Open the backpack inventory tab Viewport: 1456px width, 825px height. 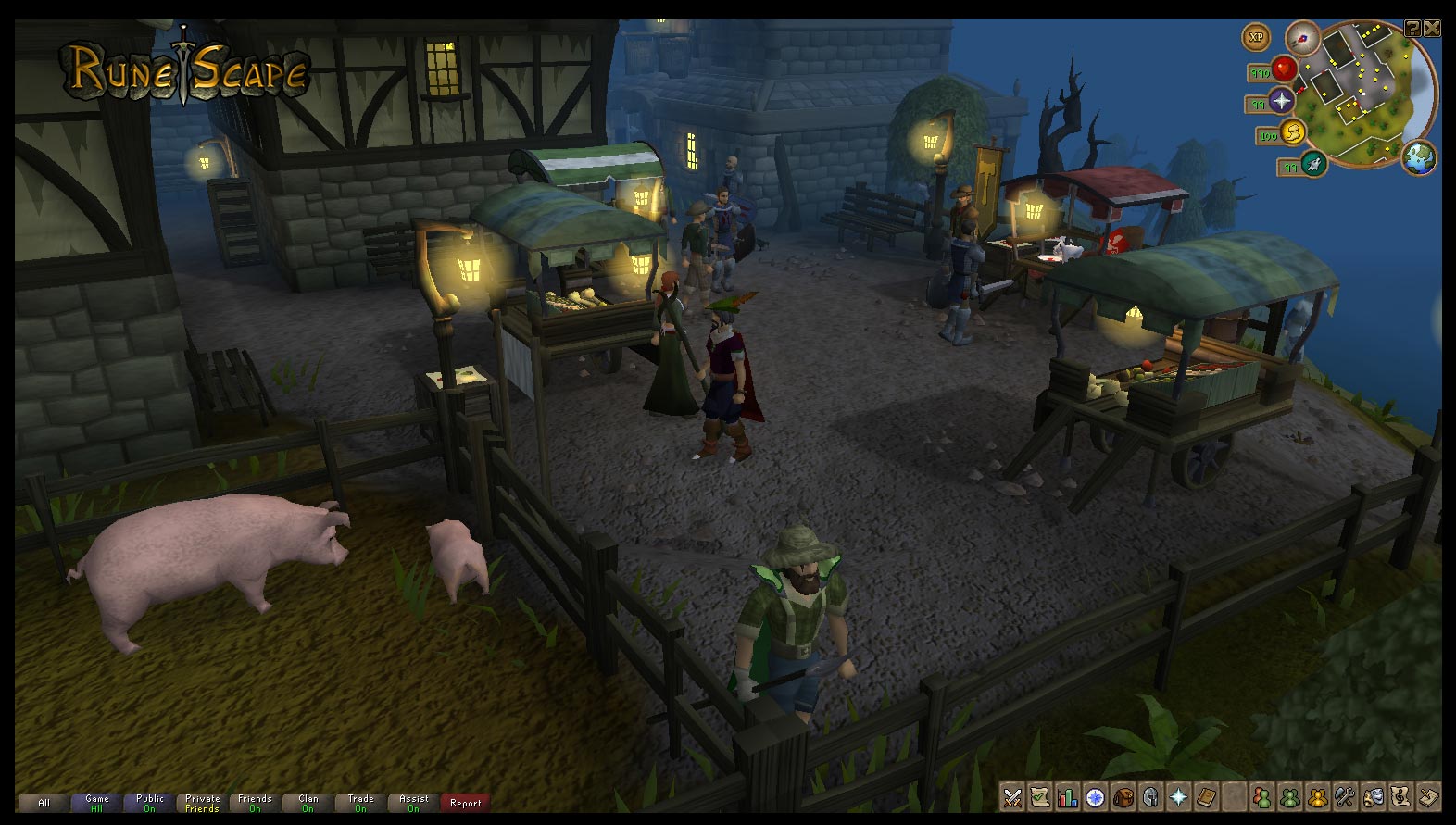click(x=1123, y=797)
